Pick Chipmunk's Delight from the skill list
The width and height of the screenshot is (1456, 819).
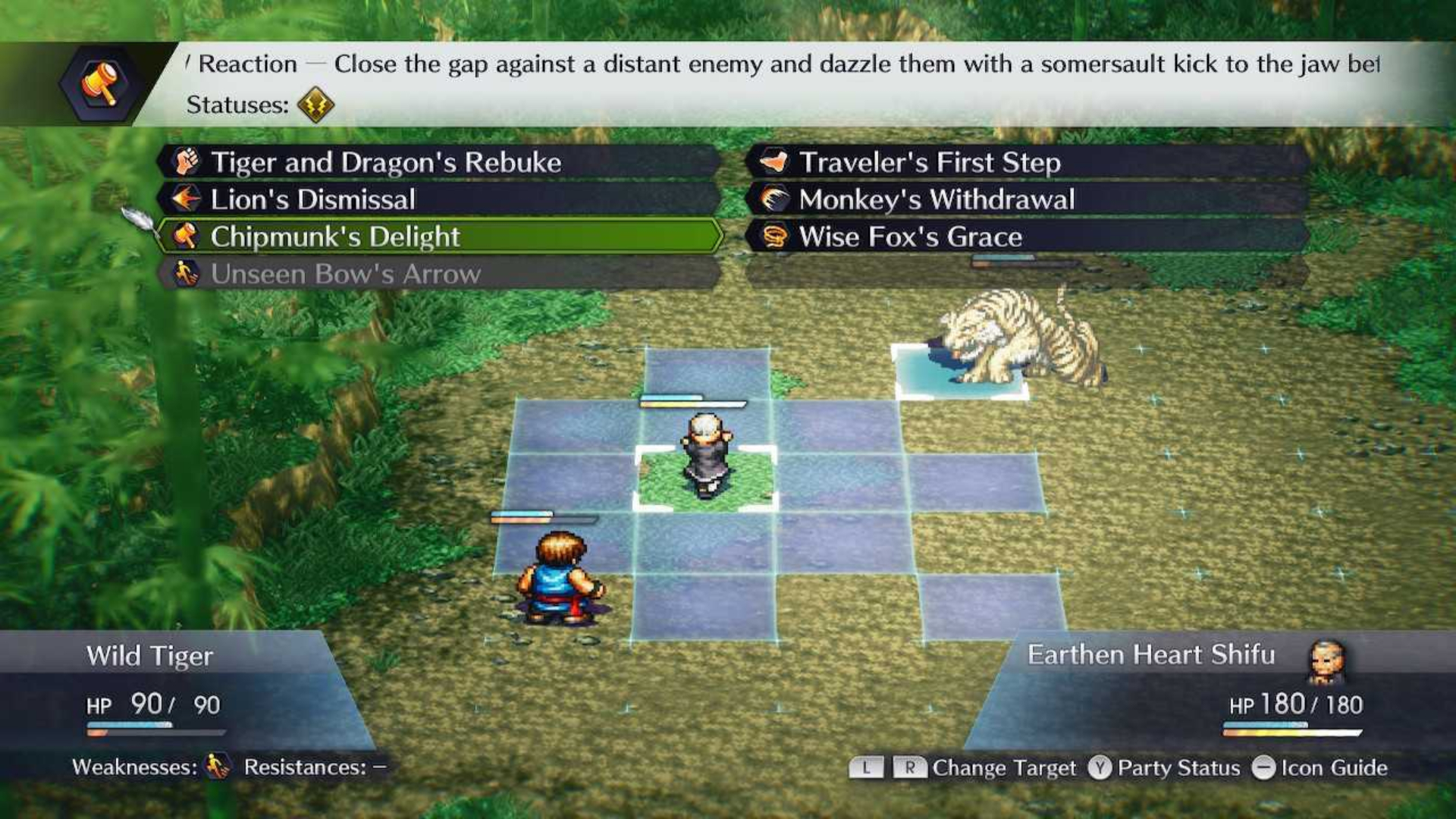pos(440,237)
